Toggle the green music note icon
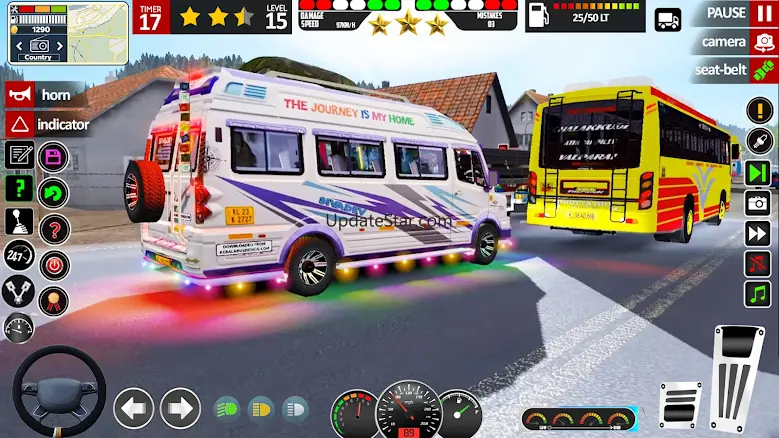Viewport: 779px width, 438px height. pyautogui.click(x=758, y=294)
